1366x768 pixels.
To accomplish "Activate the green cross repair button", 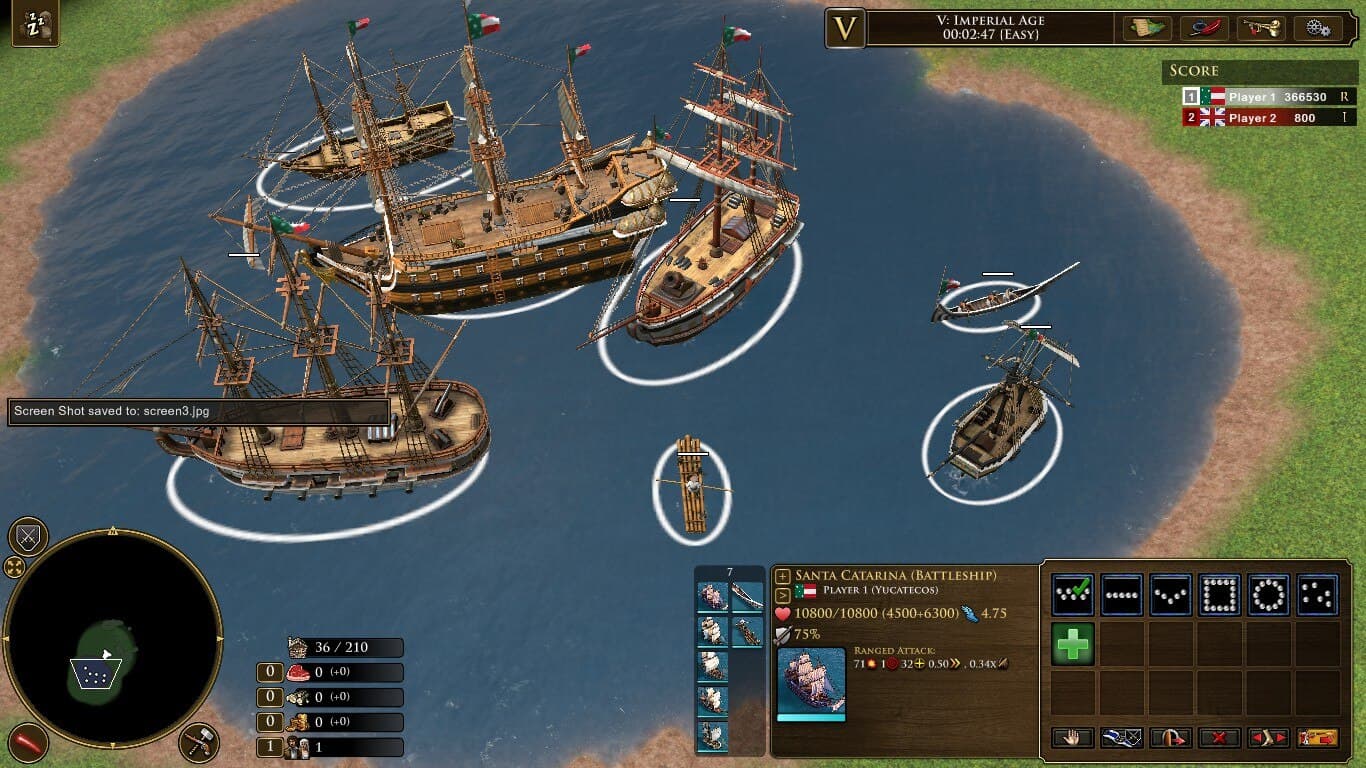I will [x=1072, y=644].
